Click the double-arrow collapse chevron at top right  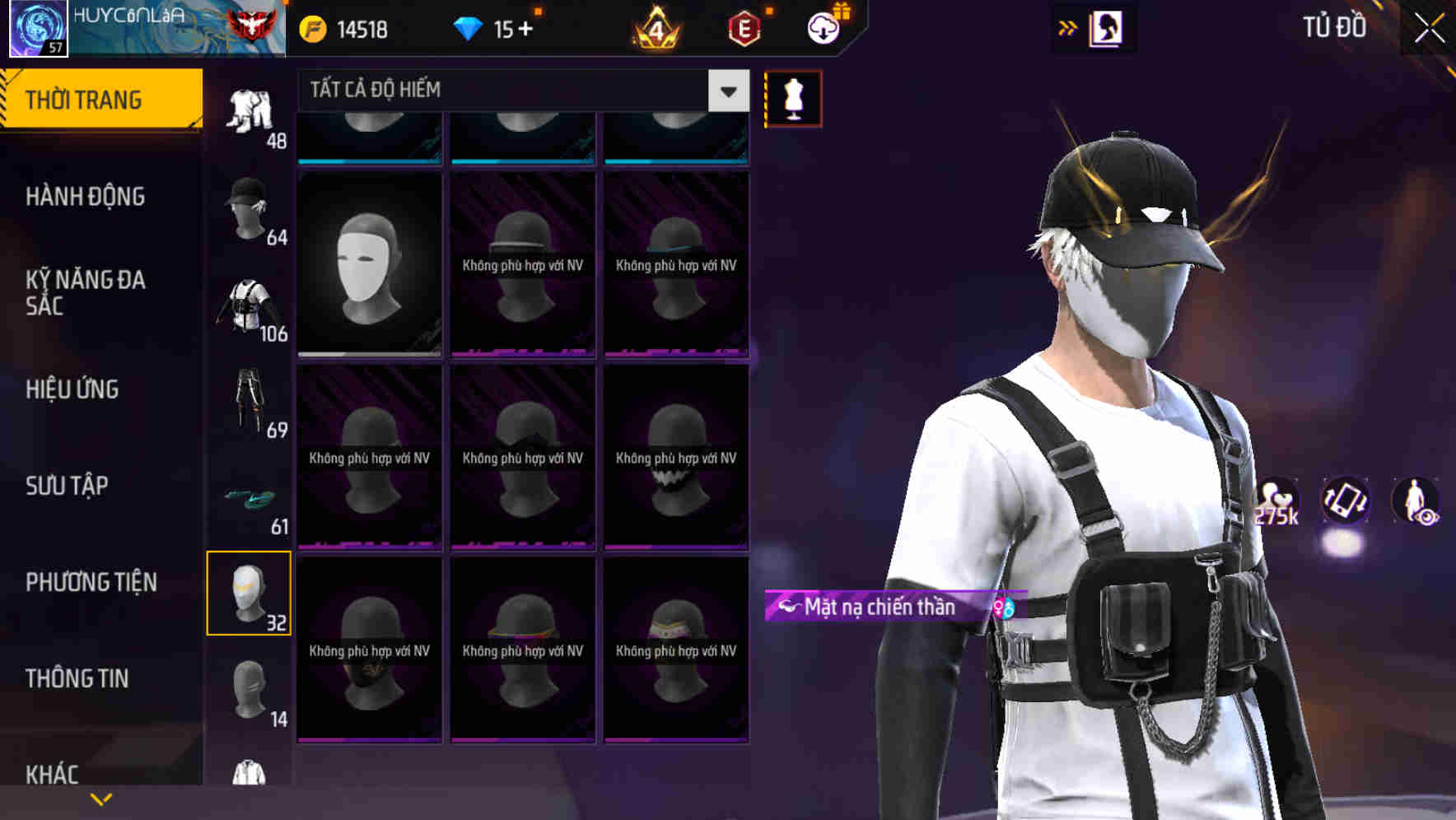pos(1068,27)
